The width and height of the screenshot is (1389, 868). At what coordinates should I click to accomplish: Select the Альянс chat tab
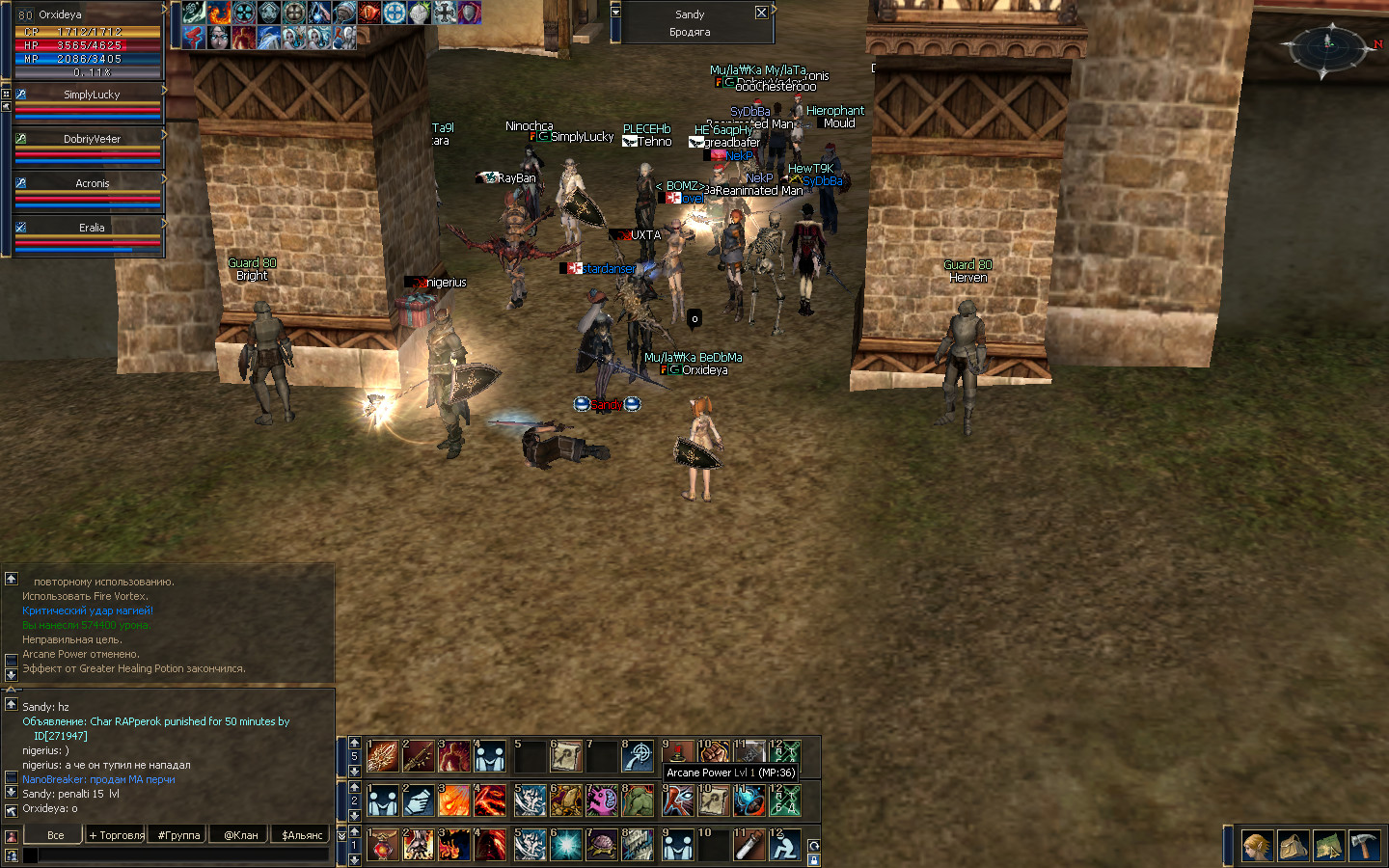pos(302,835)
